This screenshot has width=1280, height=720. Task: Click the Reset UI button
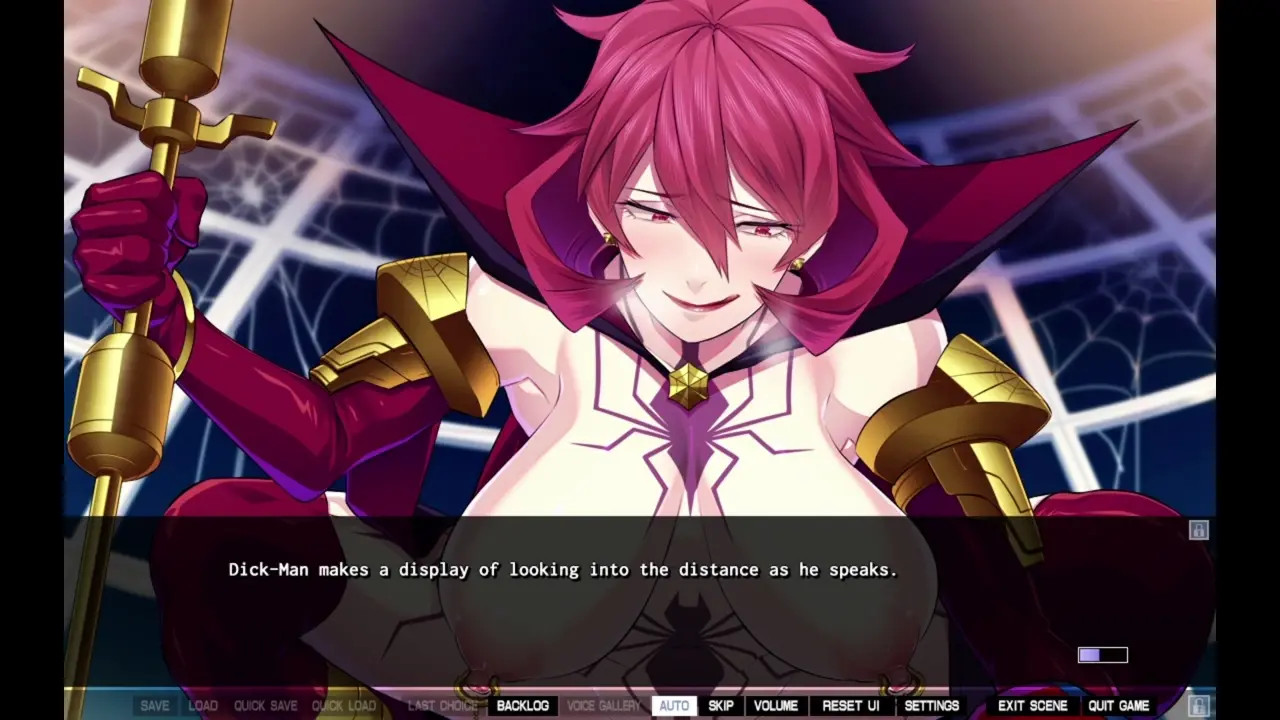[x=850, y=706]
